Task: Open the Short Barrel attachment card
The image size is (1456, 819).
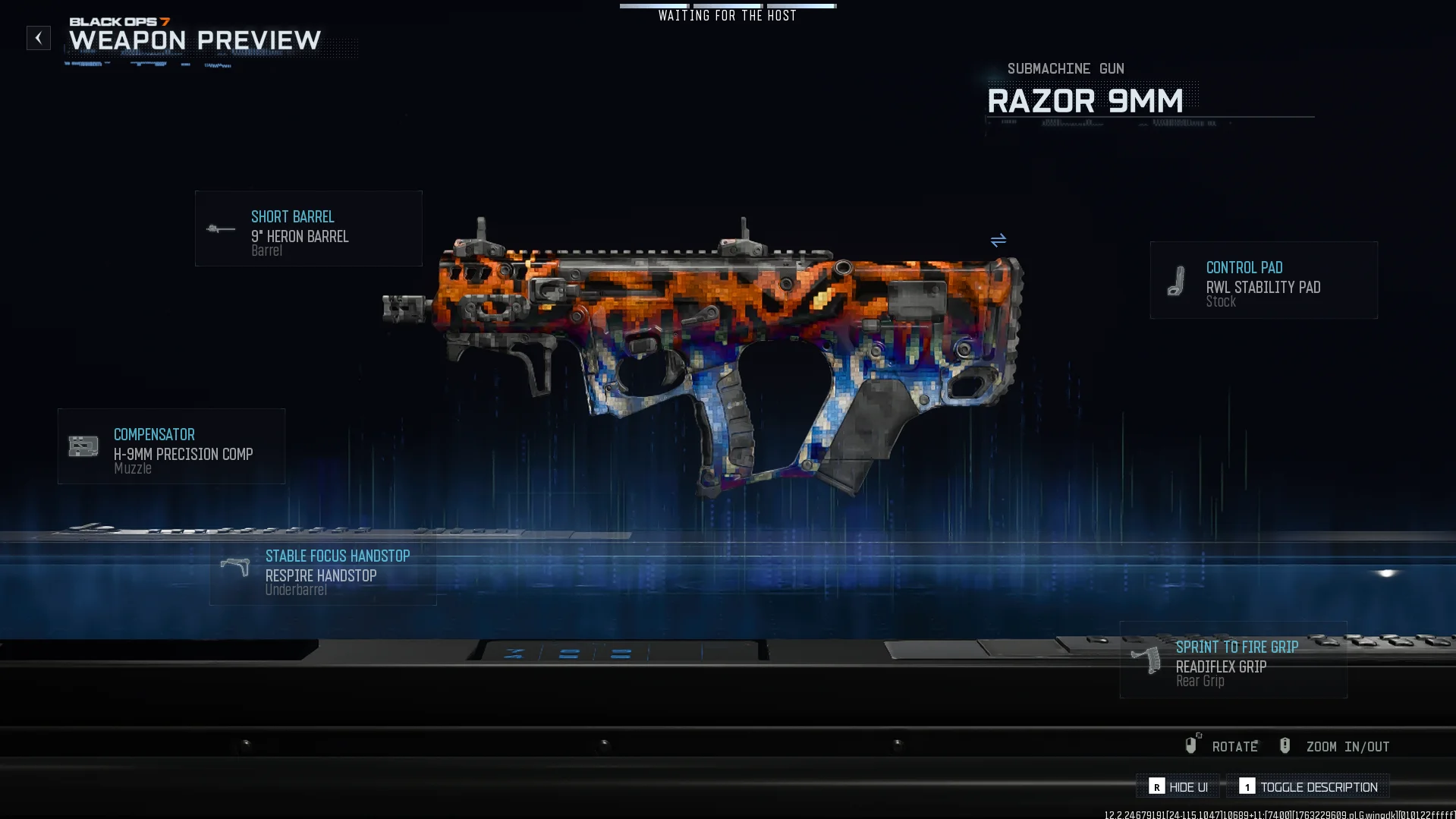Action: 308,228
